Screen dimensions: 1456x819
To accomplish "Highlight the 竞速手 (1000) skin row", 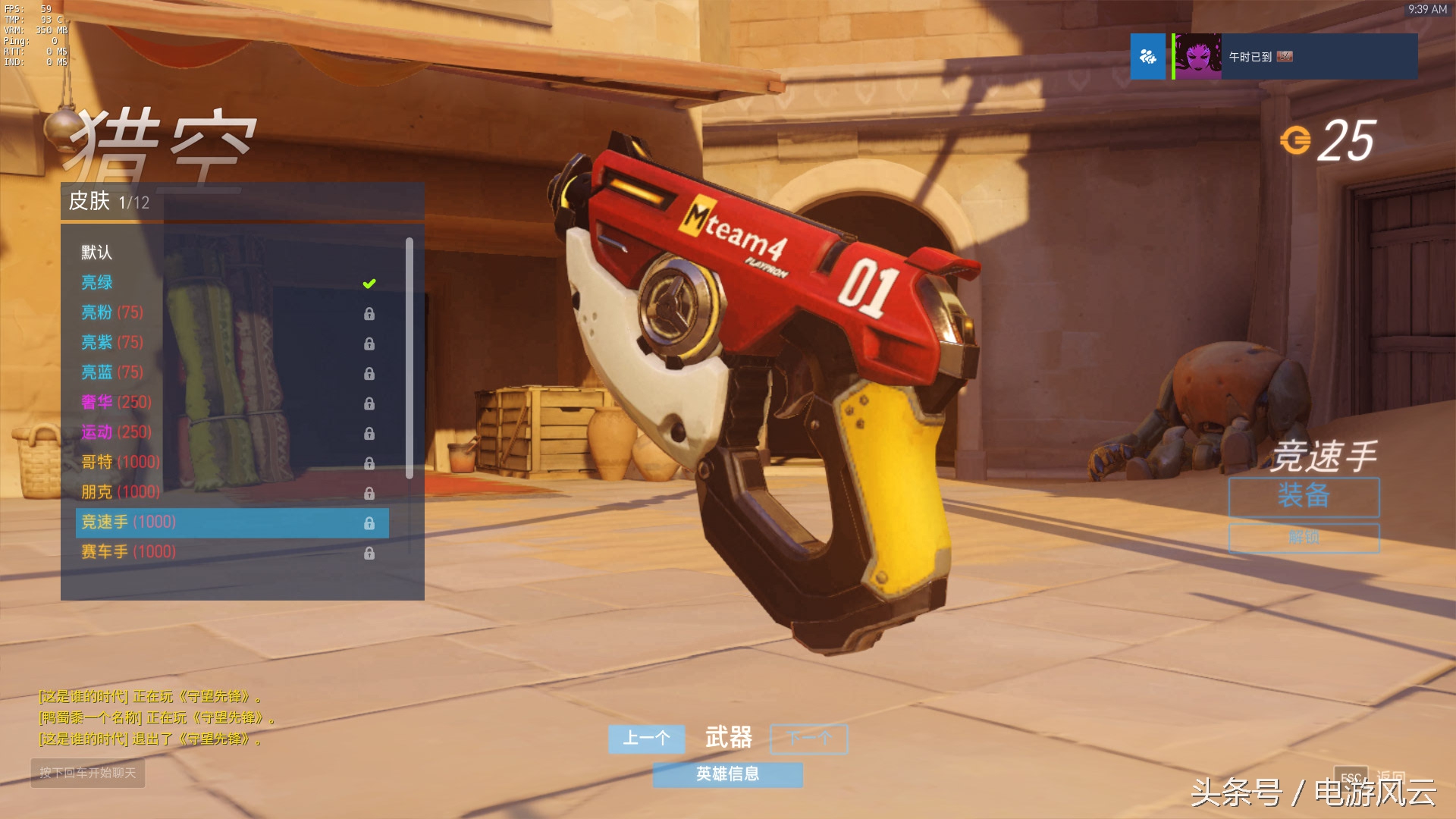I will [232, 522].
